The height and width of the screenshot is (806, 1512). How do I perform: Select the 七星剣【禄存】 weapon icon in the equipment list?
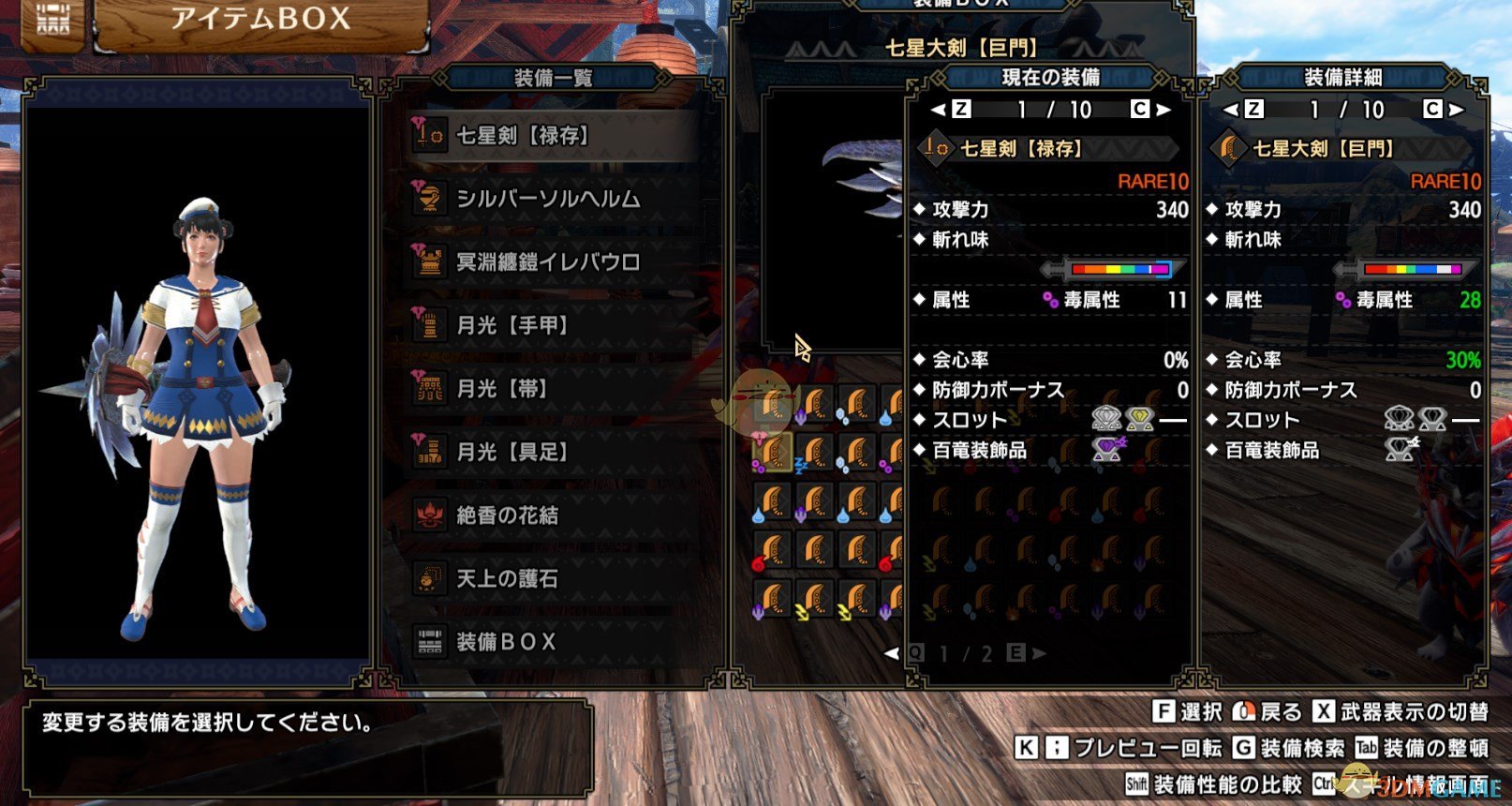[x=430, y=134]
